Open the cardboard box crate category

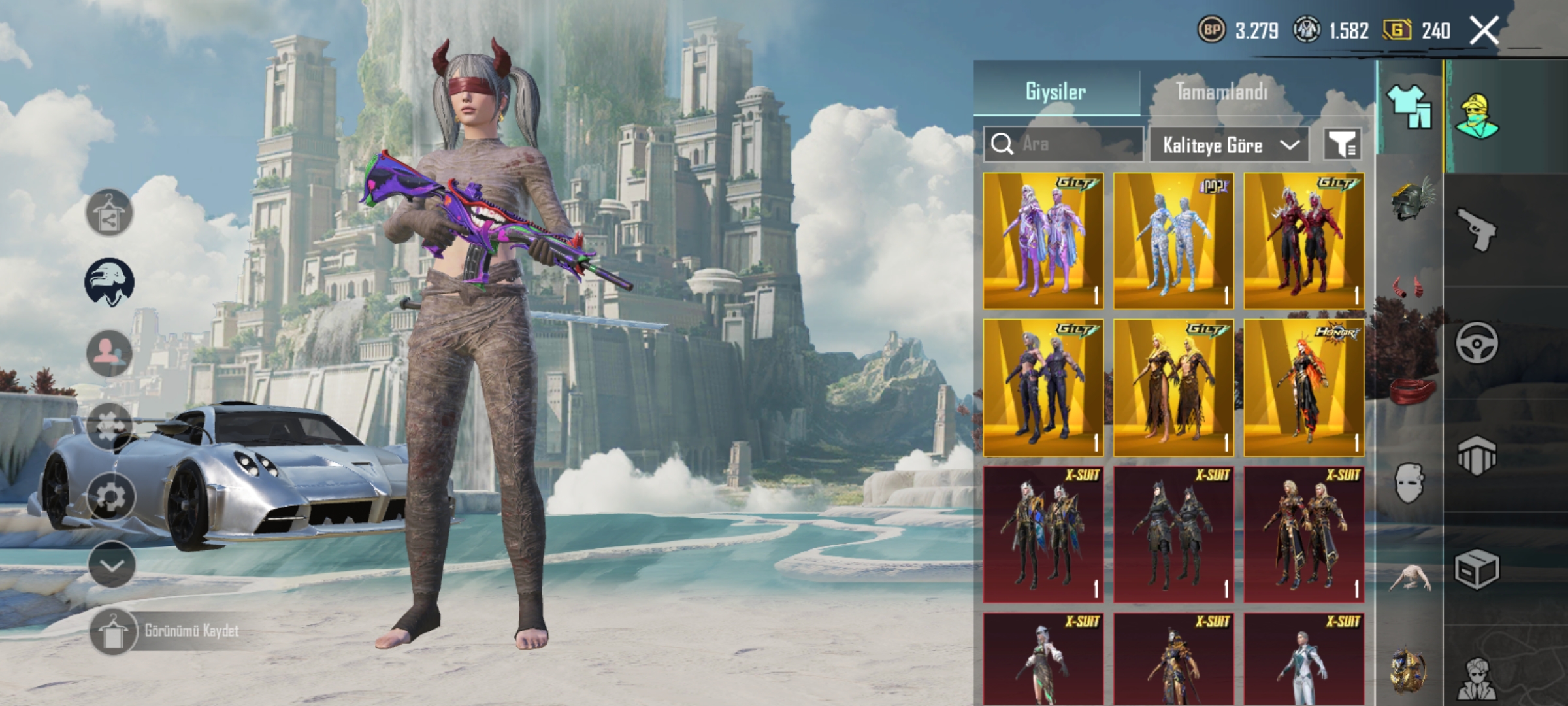(1477, 569)
